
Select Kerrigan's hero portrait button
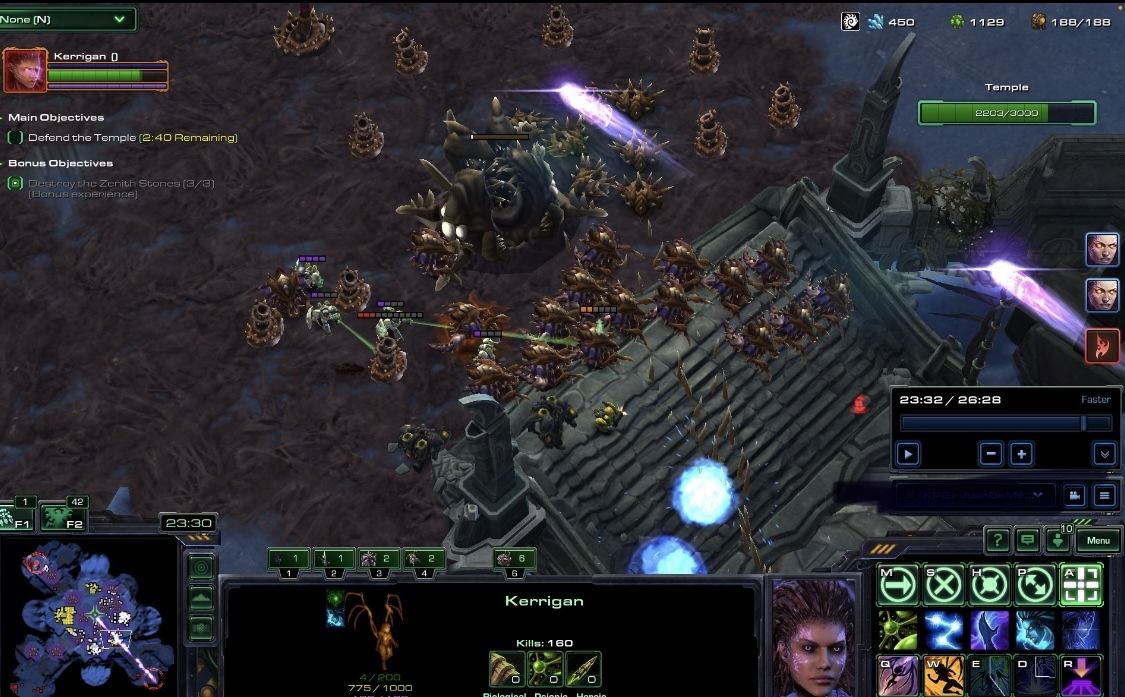pyautogui.click(x=25, y=70)
